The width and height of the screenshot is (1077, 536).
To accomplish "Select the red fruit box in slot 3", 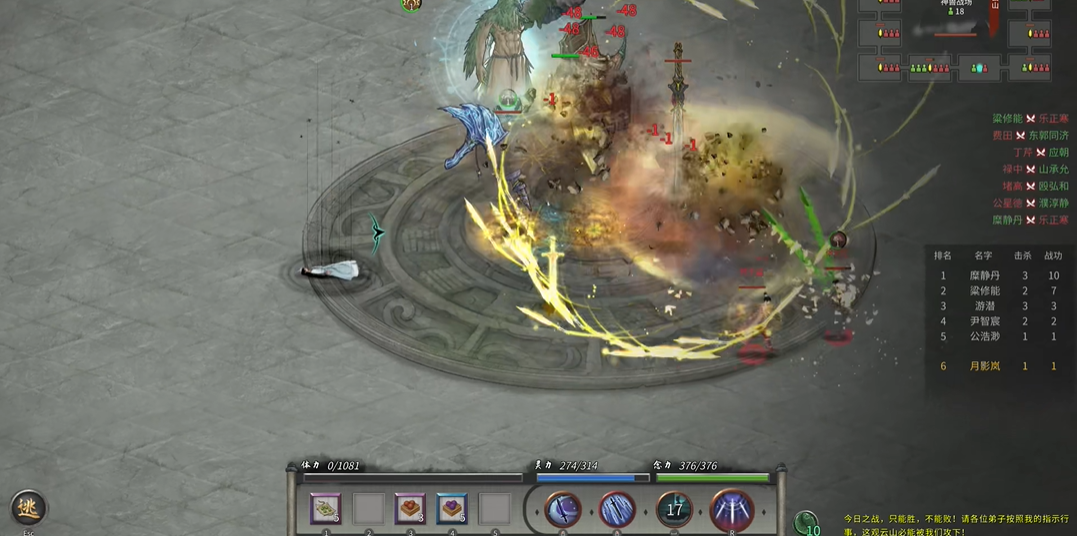I will [x=410, y=509].
